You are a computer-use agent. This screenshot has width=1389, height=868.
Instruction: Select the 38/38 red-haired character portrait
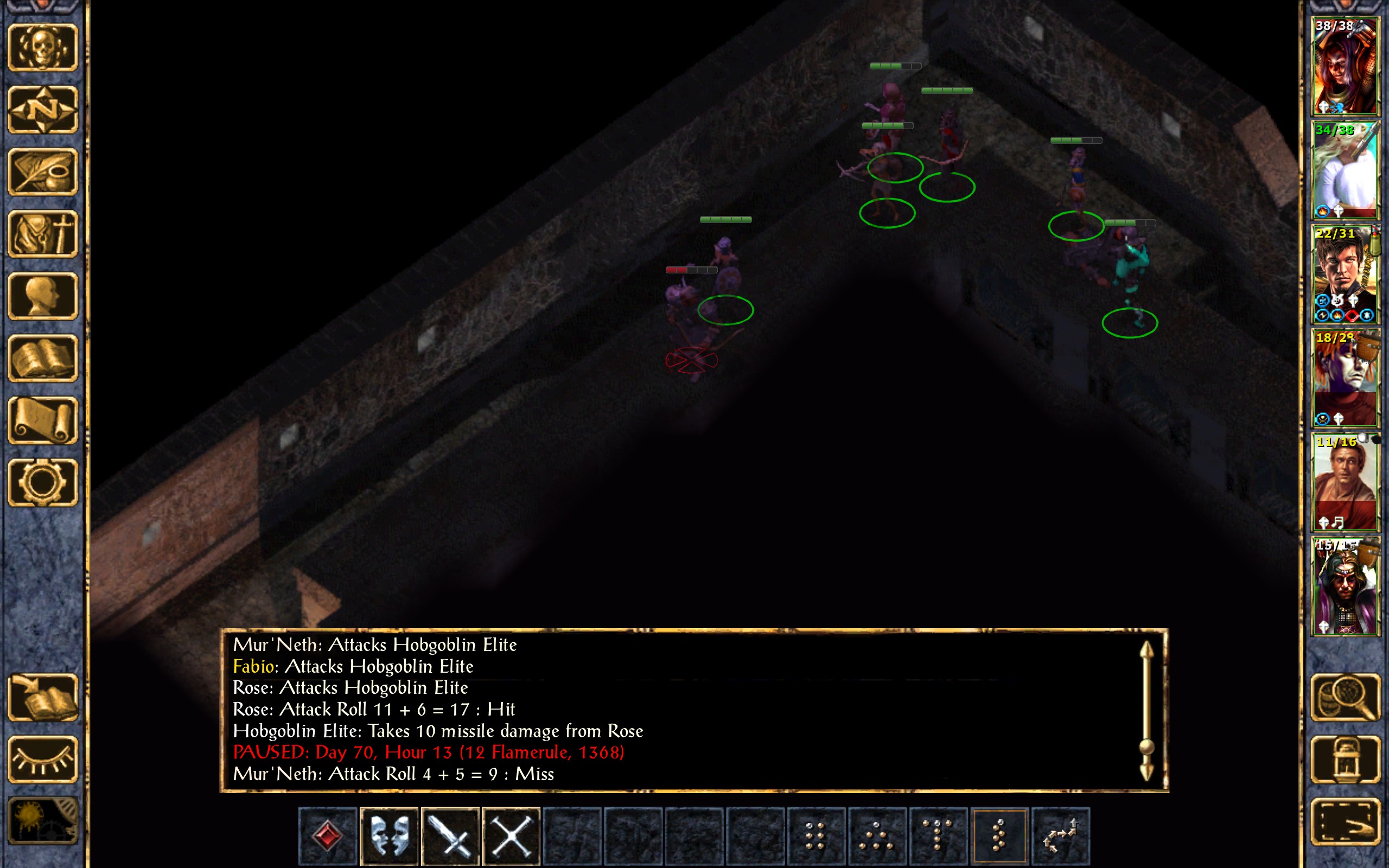tap(1345, 66)
